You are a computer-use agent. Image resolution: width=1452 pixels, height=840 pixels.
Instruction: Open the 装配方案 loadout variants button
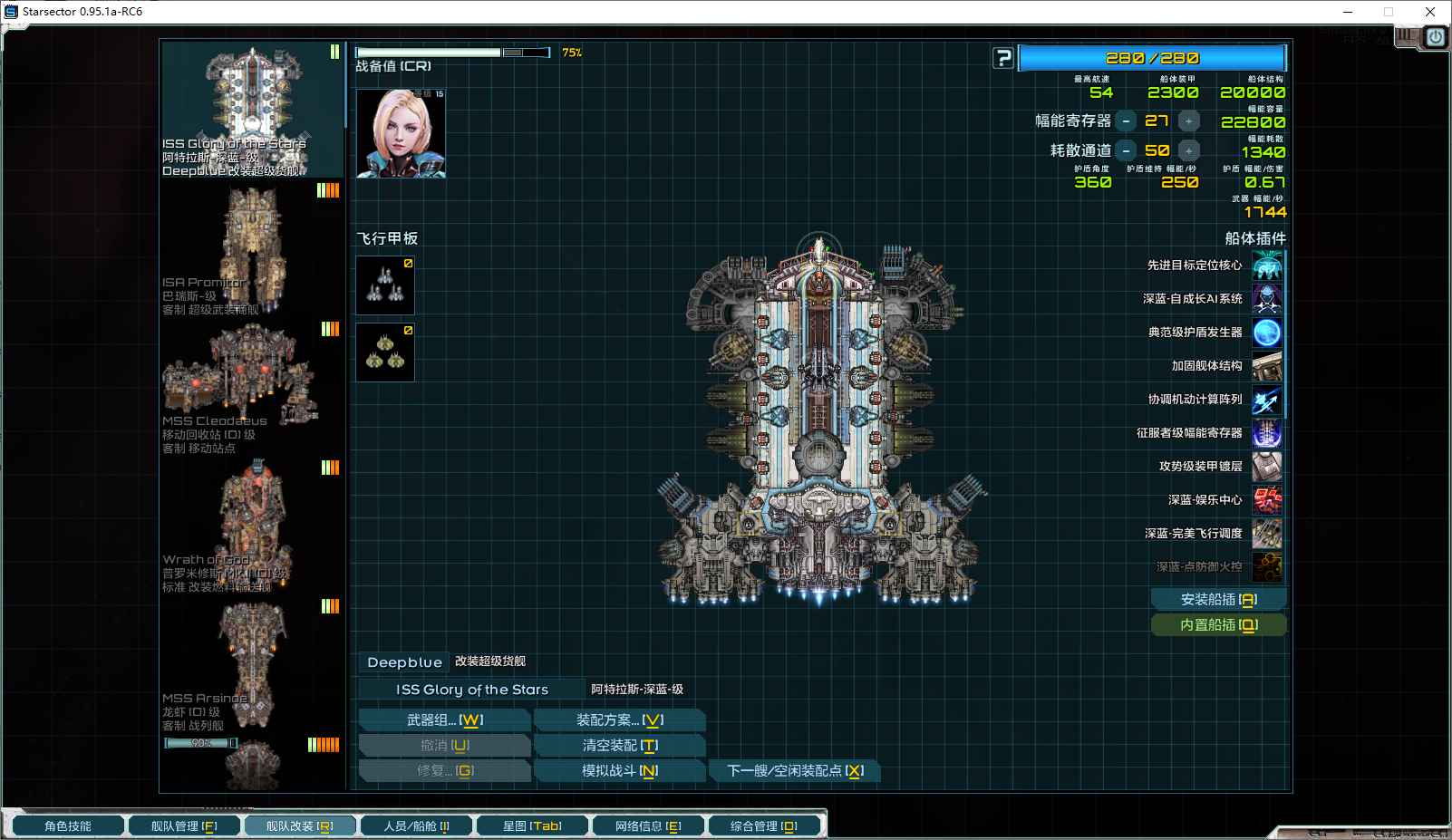(619, 720)
